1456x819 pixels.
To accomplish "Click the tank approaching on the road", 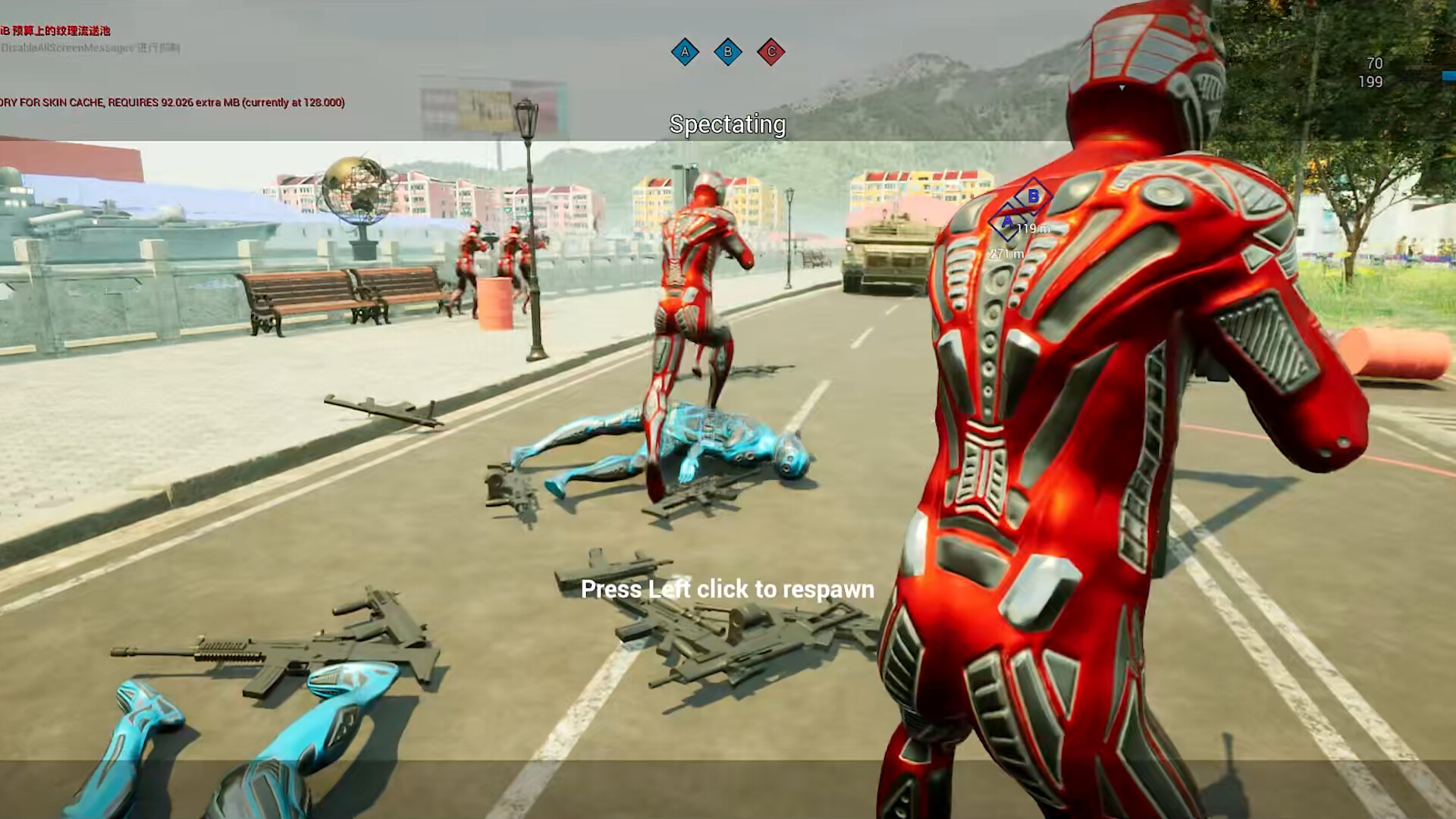I will pyautogui.click(x=886, y=250).
